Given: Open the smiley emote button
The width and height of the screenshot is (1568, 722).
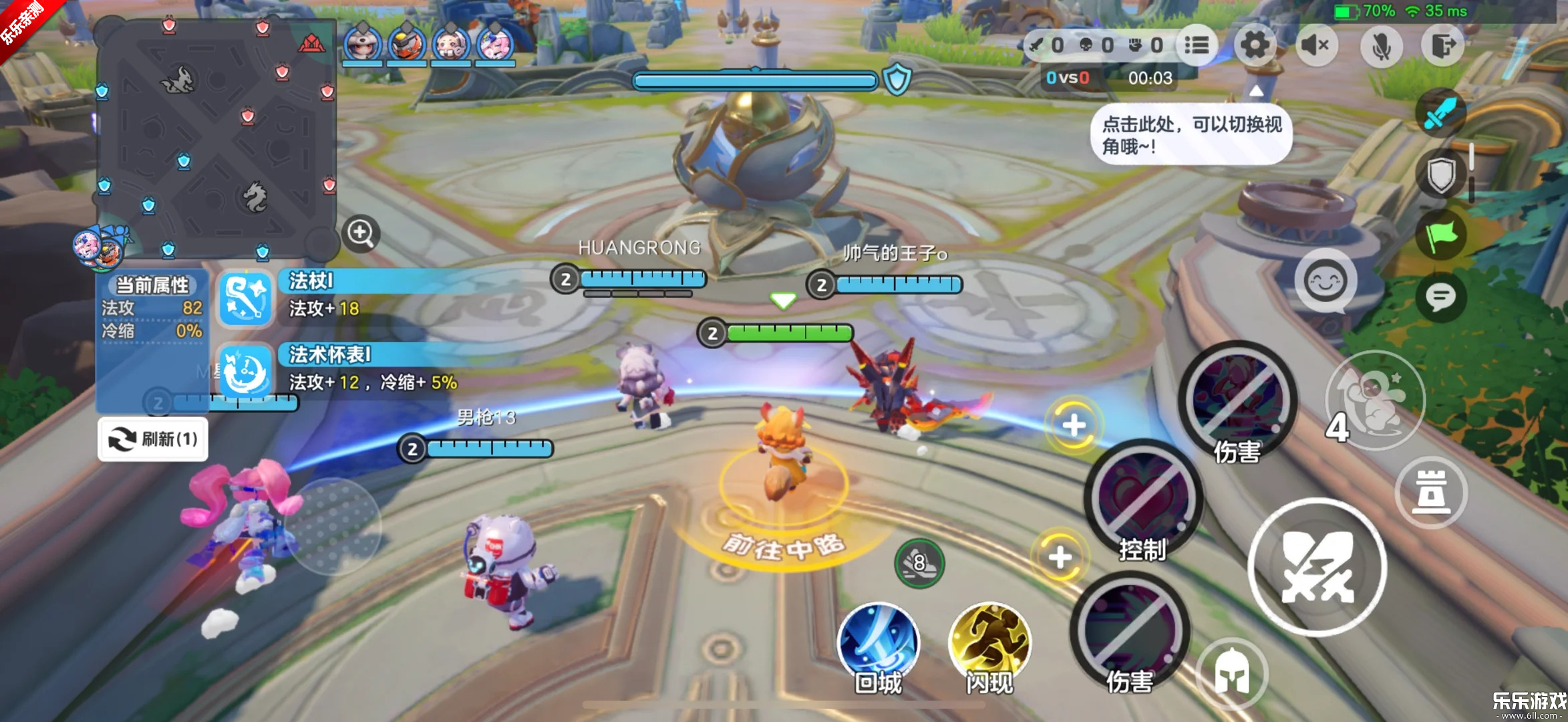Looking at the screenshot, I should 1325,281.
